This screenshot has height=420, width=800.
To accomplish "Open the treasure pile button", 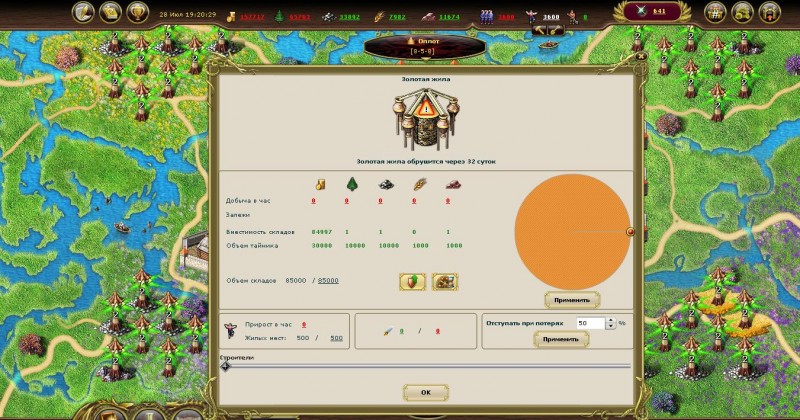I will [445, 282].
